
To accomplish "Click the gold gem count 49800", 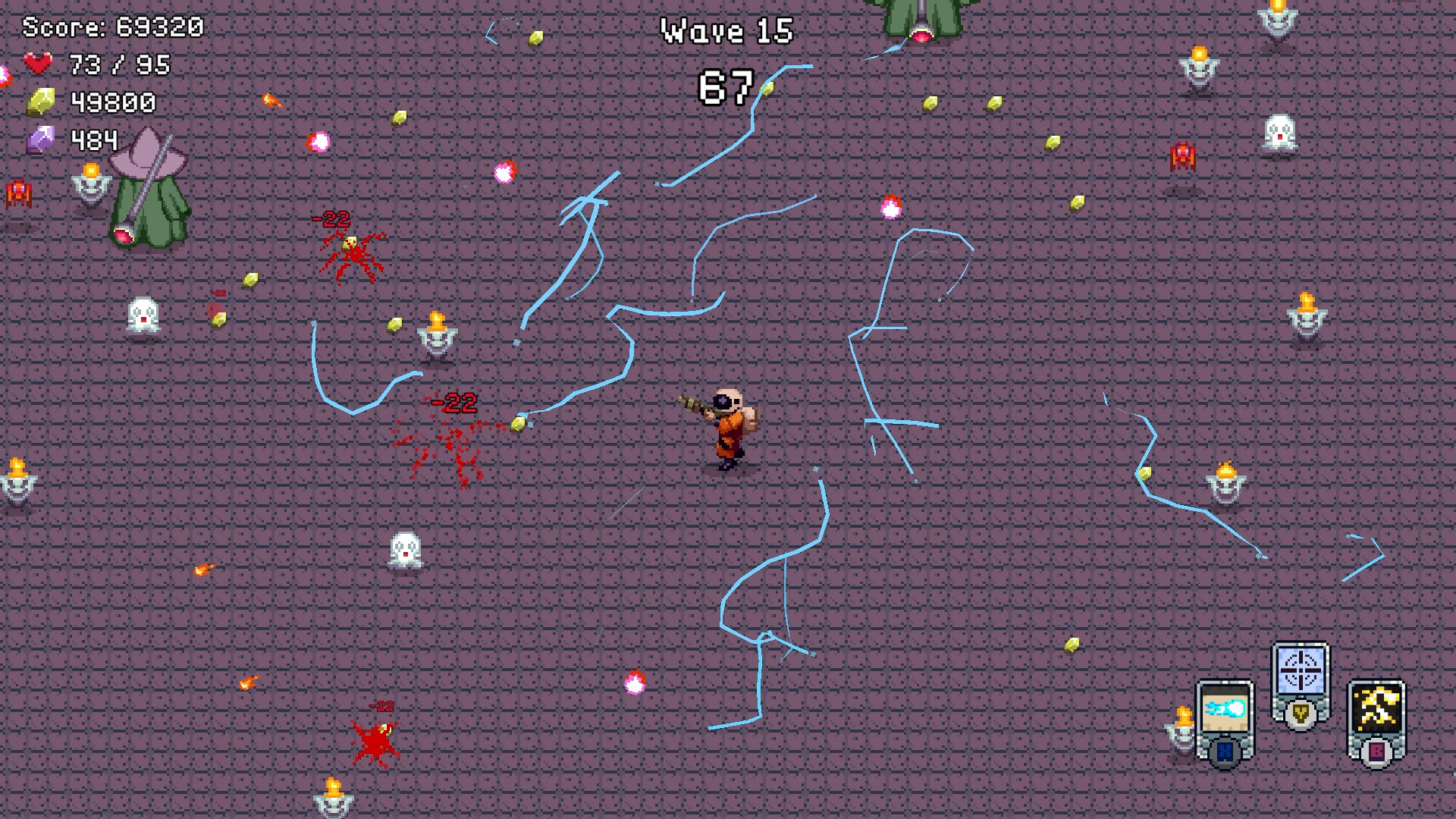I will click(112, 102).
